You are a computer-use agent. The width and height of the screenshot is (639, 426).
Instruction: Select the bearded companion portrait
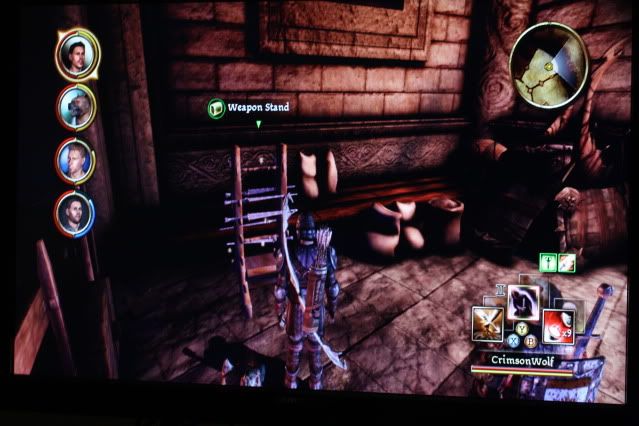(76, 211)
